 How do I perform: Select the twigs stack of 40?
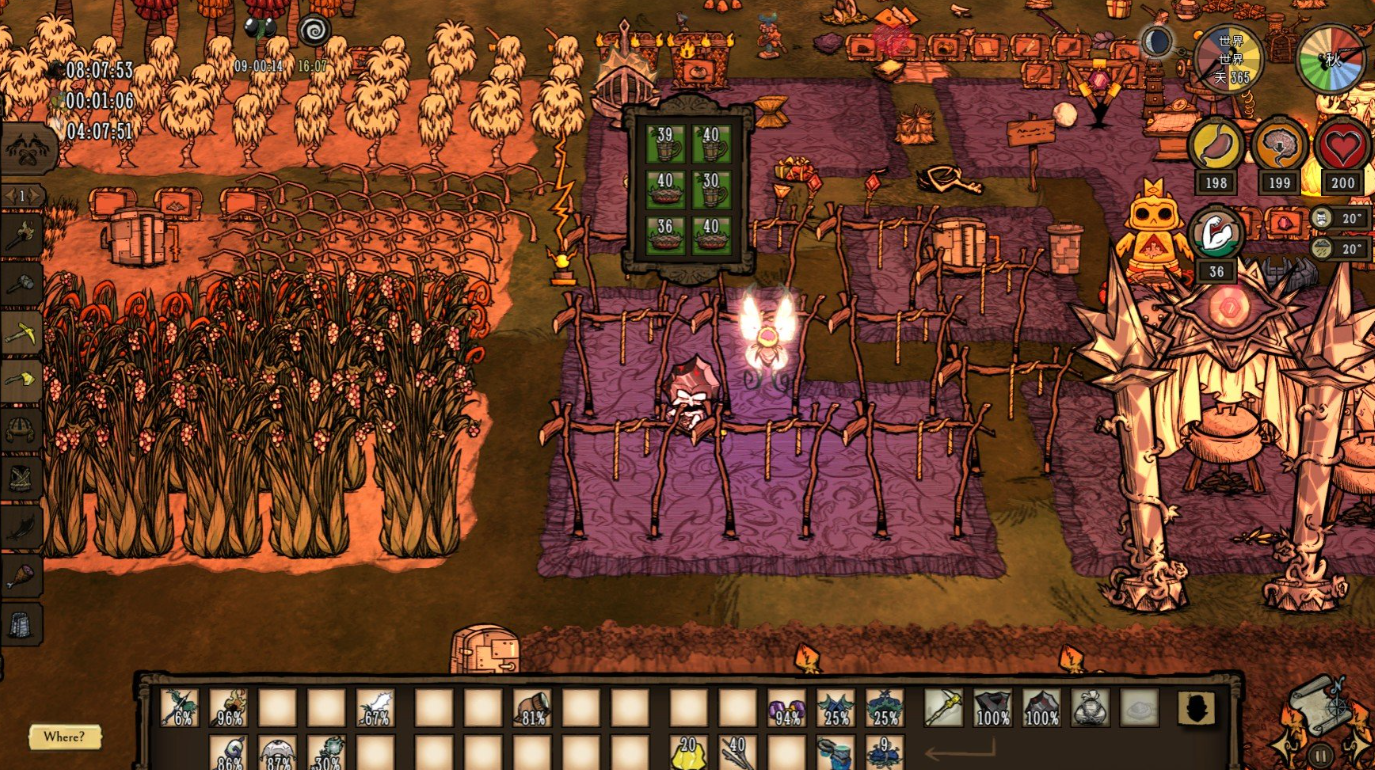coord(737,753)
